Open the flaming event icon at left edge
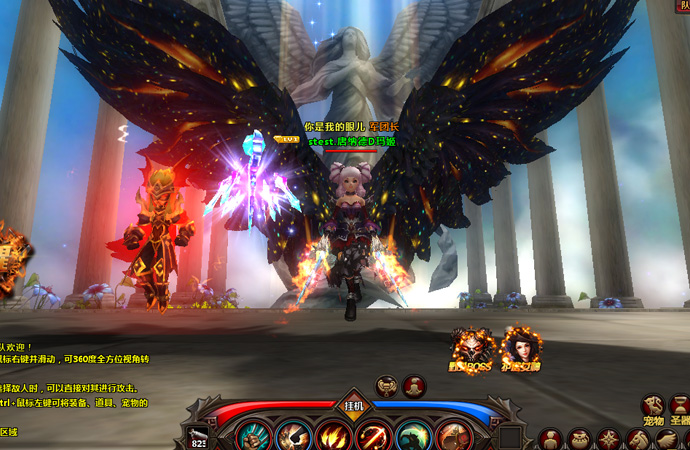This screenshot has width=690, height=450. [12, 255]
